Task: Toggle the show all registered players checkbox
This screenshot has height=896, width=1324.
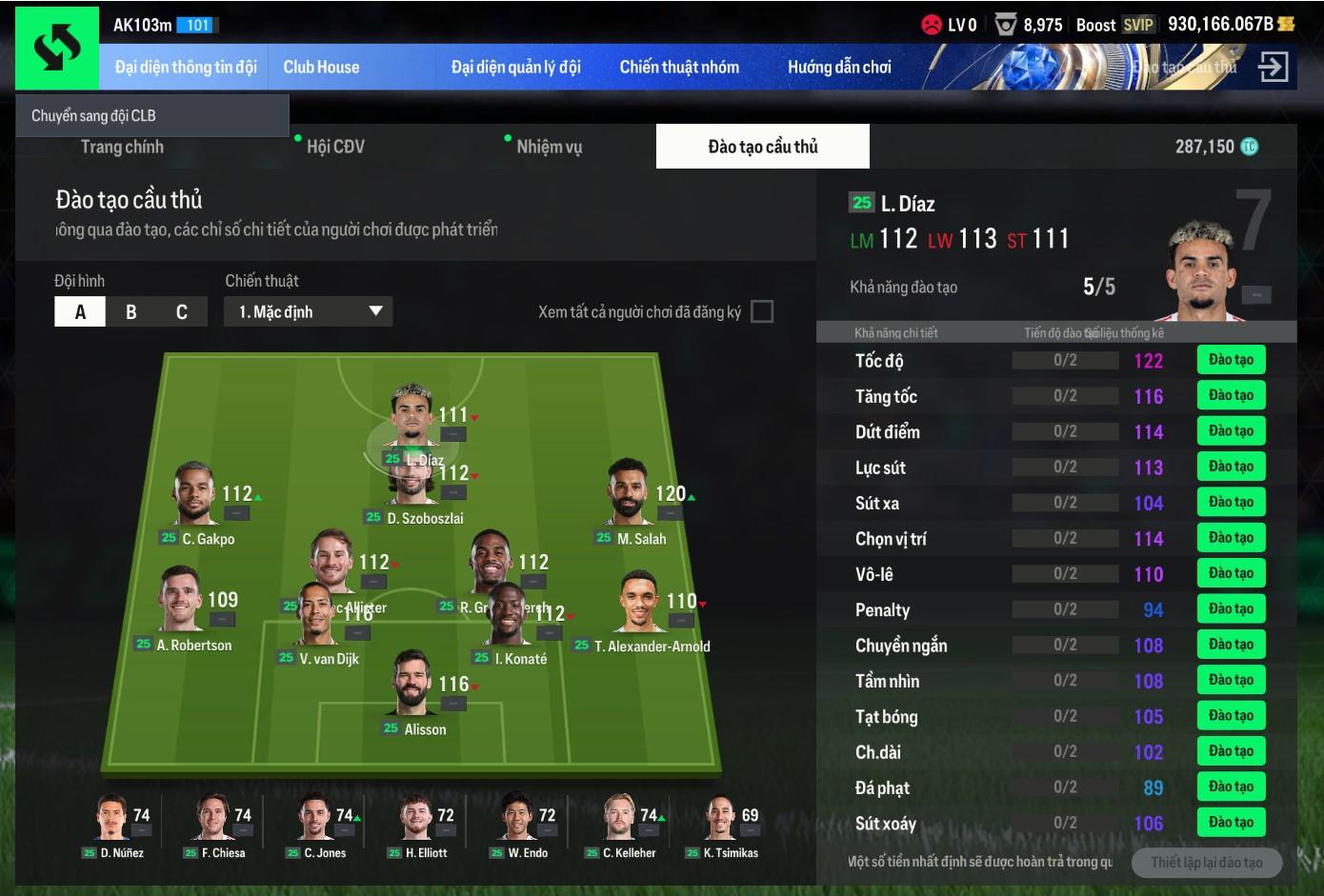Action: click(762, 312)
